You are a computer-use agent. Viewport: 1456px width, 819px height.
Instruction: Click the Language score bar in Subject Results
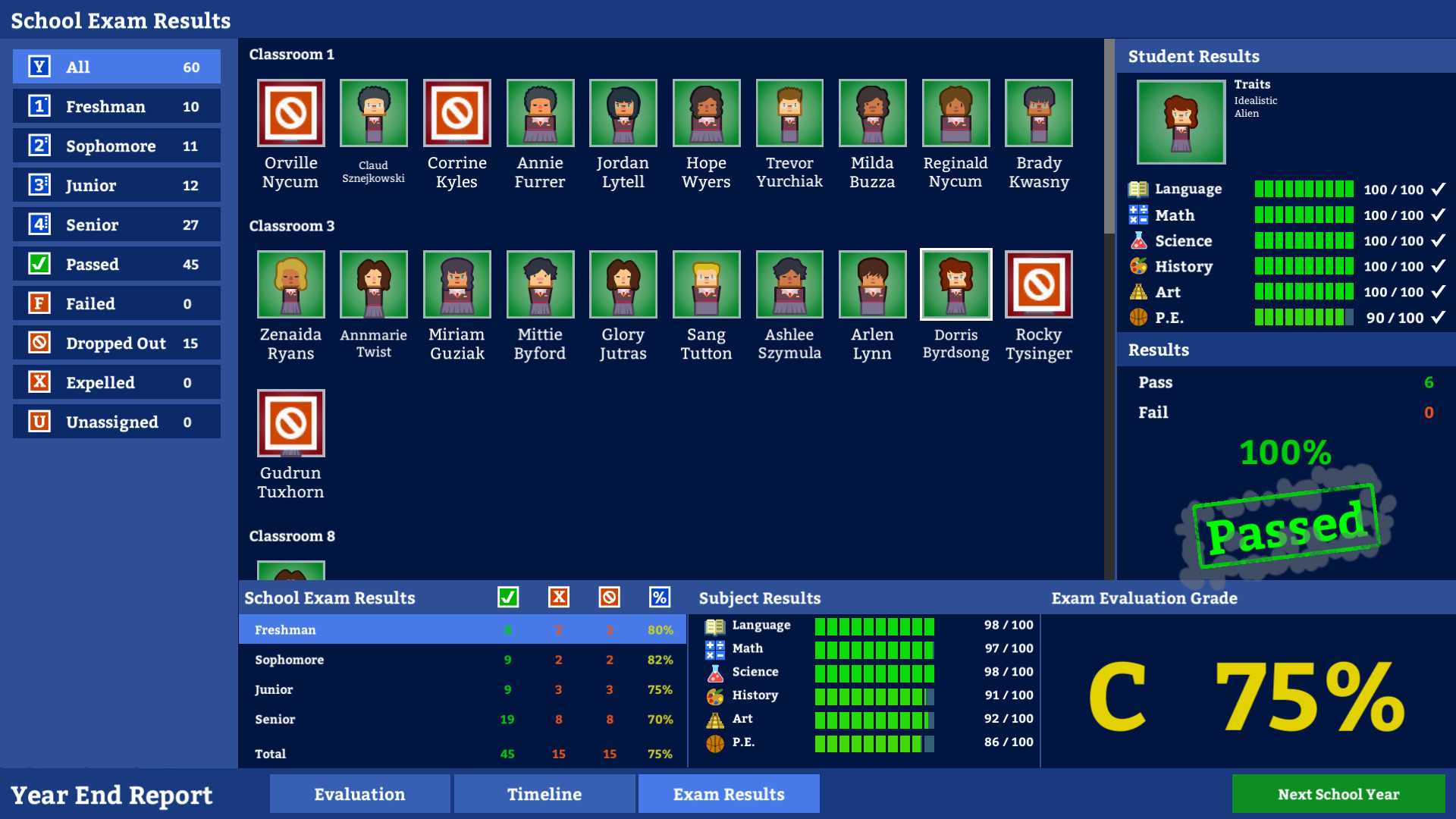point(874,625)
